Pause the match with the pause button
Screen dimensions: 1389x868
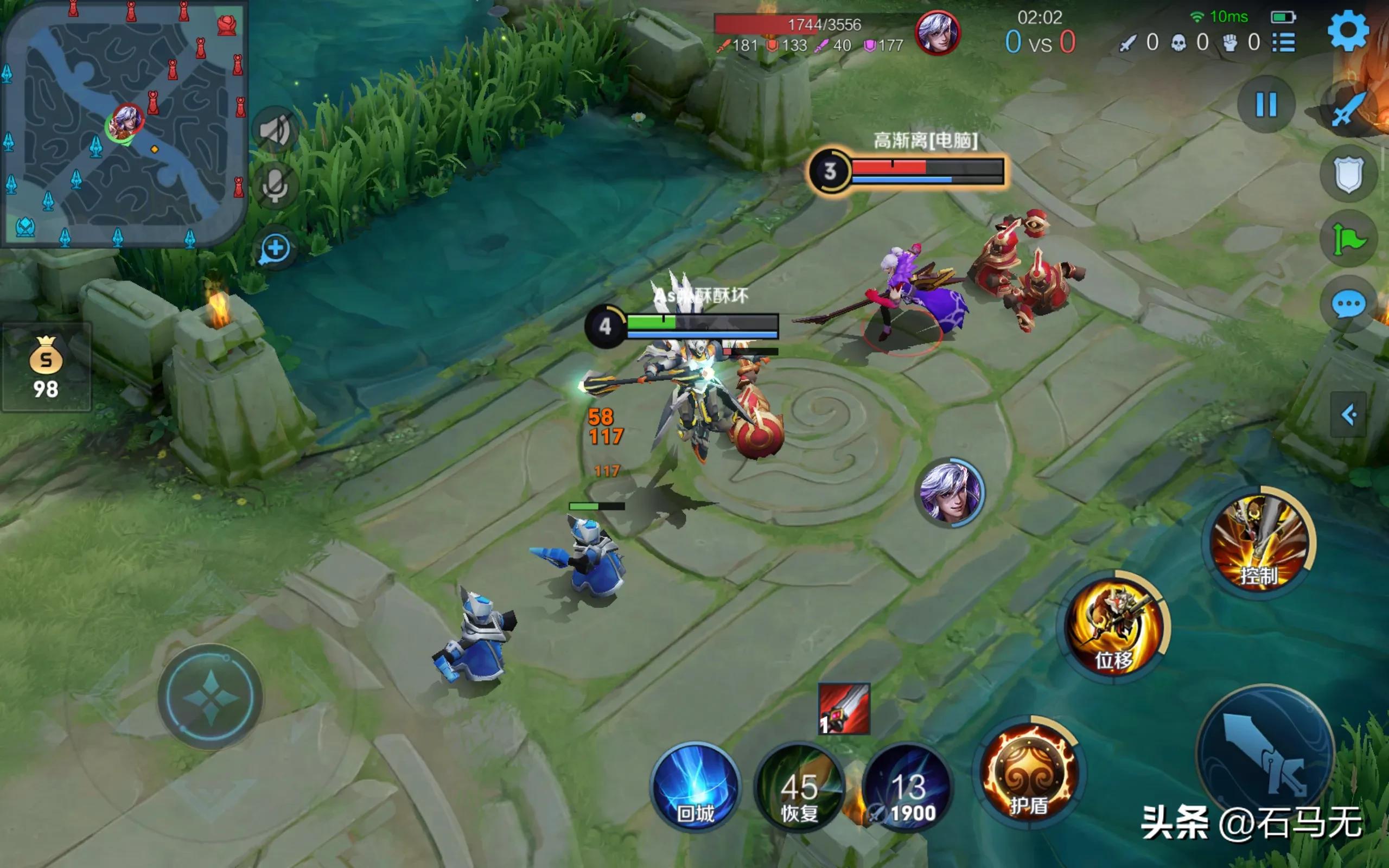click(1266, 105)
